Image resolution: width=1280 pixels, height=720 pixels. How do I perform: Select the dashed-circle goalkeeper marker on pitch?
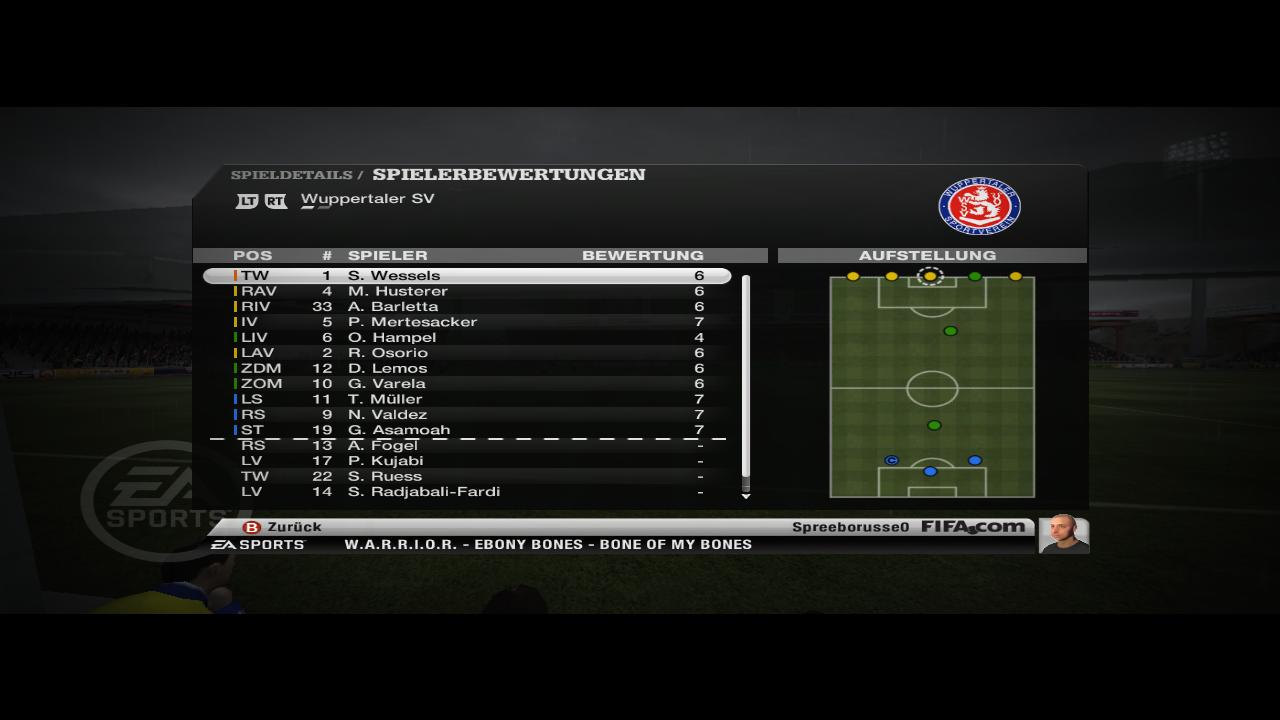point(930,276)
